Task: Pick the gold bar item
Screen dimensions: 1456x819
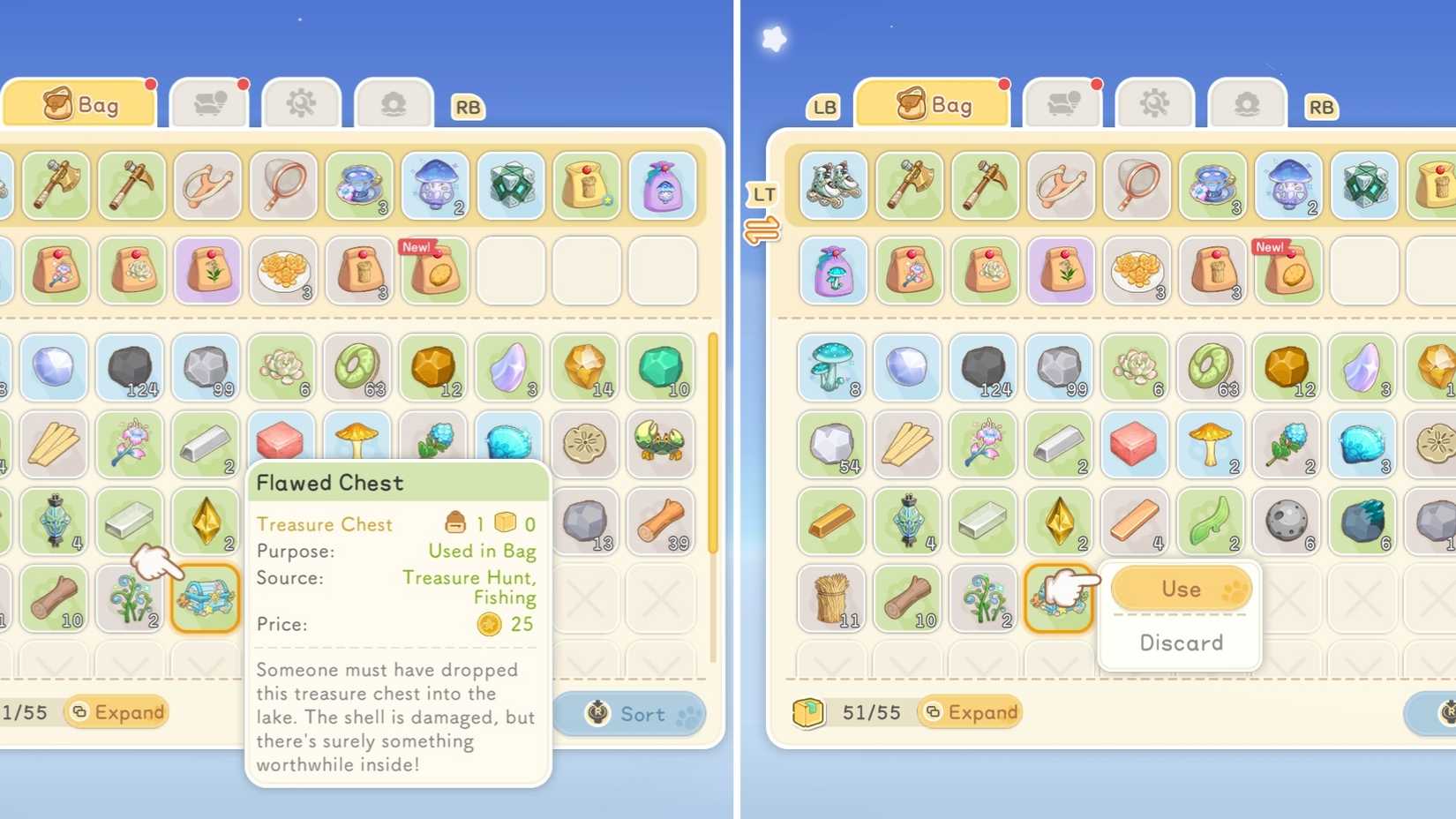Action: pyautogui.click(x=830, y=521)
